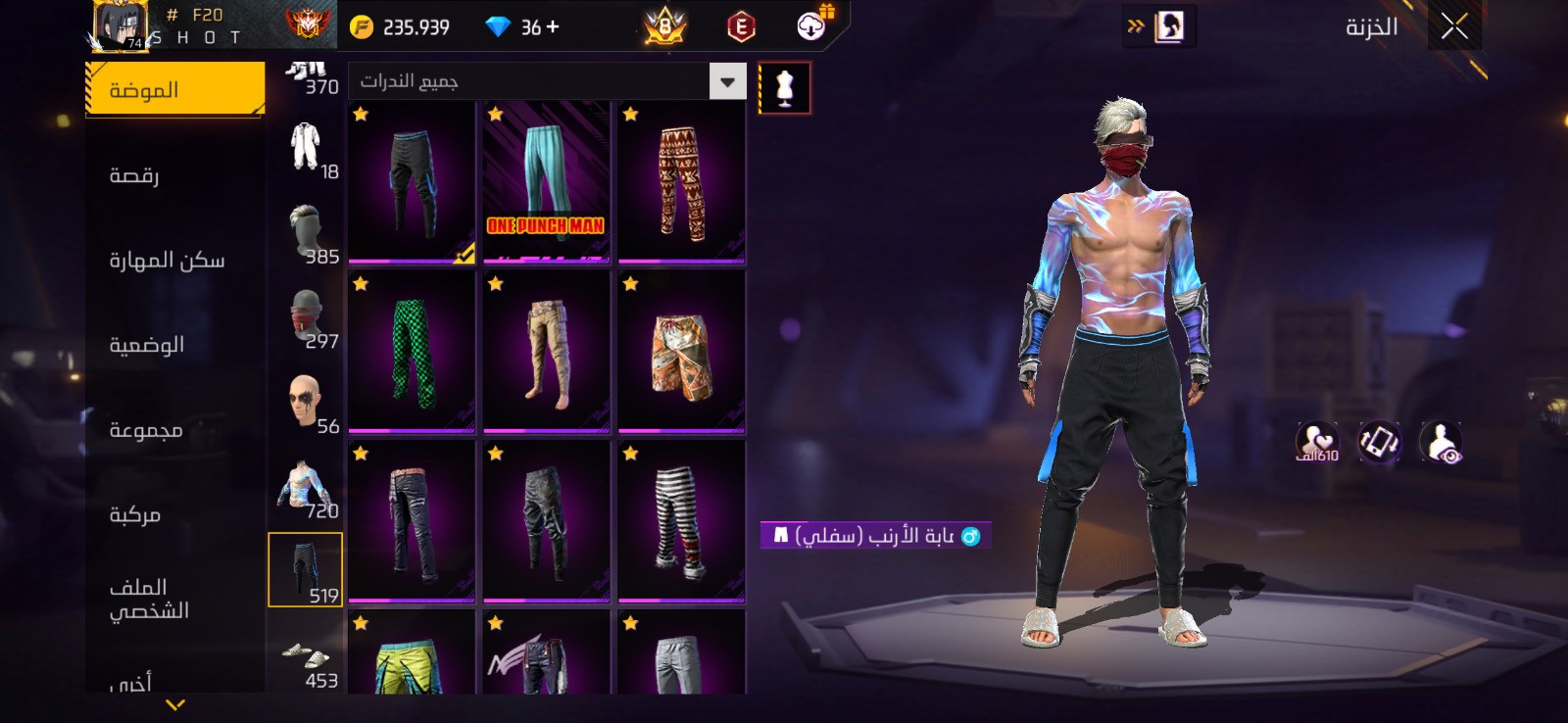
Task: Pick the black and white striped pants
Action: (681, 521)
